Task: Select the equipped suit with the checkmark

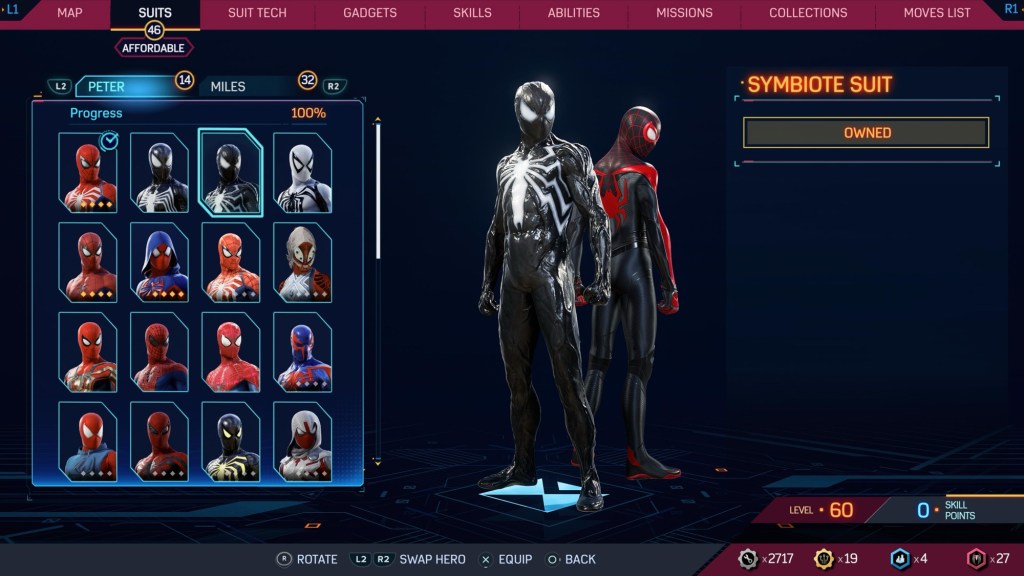Action: (x=88, y=173)
